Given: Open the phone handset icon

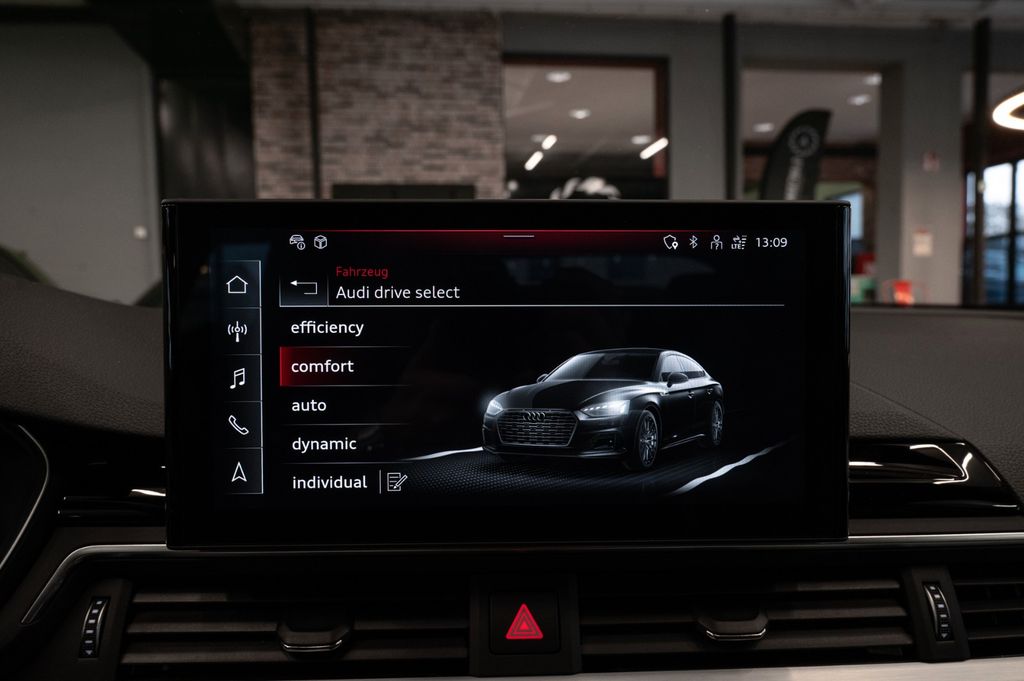Looking at the screenshot, I should (238, 425).
